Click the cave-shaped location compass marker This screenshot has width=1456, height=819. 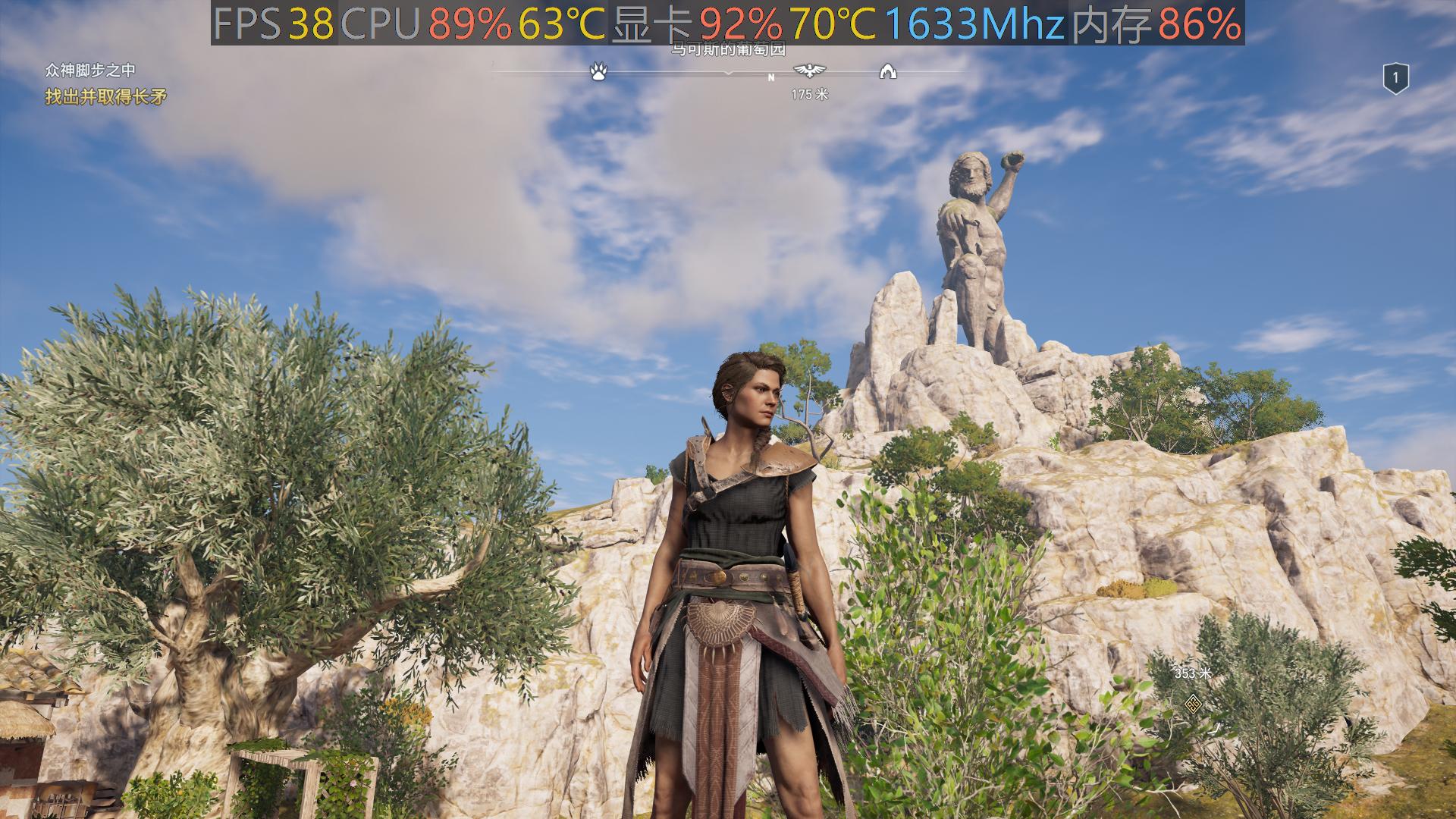[x=887, y=72]
